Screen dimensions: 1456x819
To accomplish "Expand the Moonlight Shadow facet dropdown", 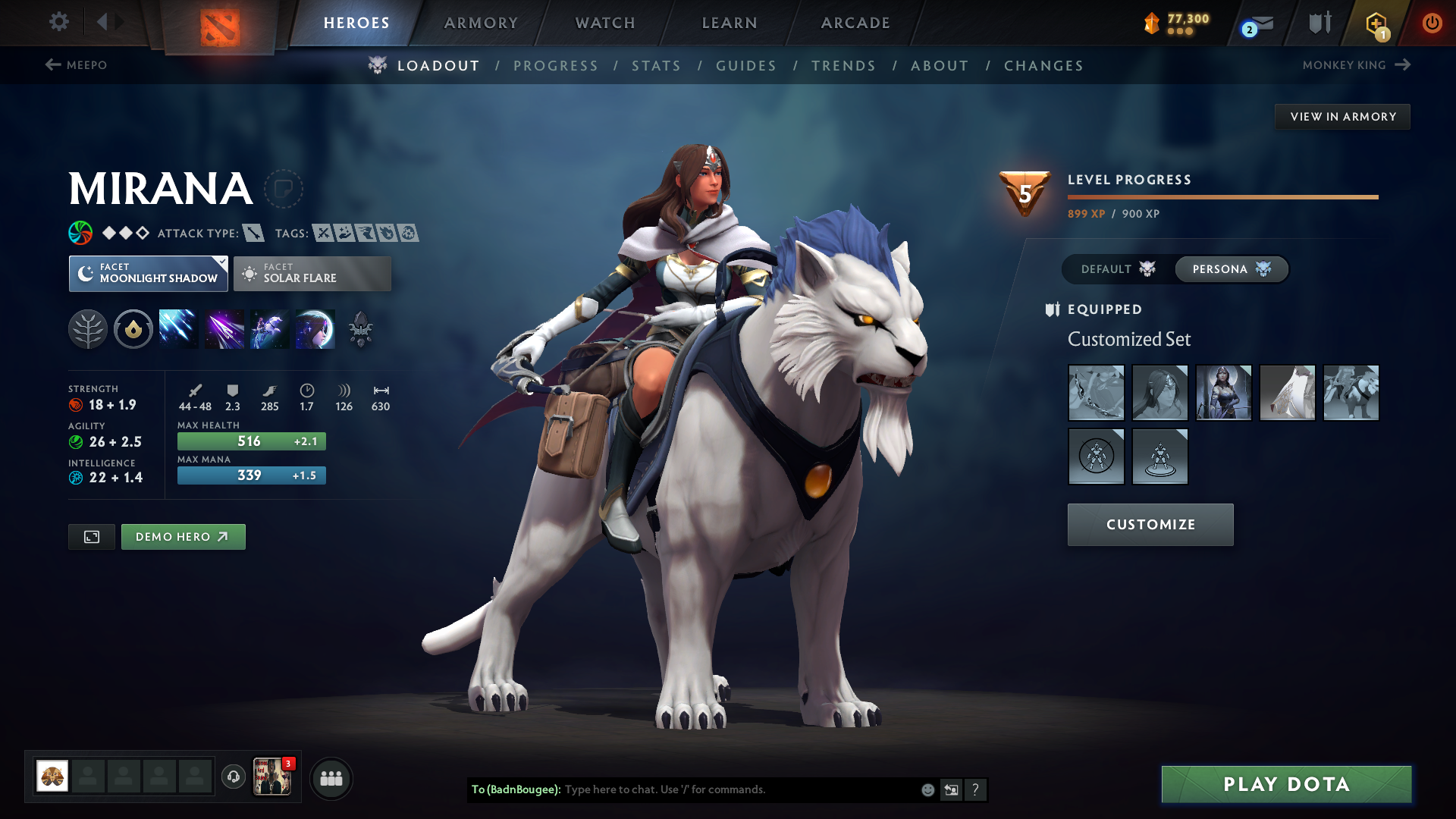I will click(x=221, y=263).
